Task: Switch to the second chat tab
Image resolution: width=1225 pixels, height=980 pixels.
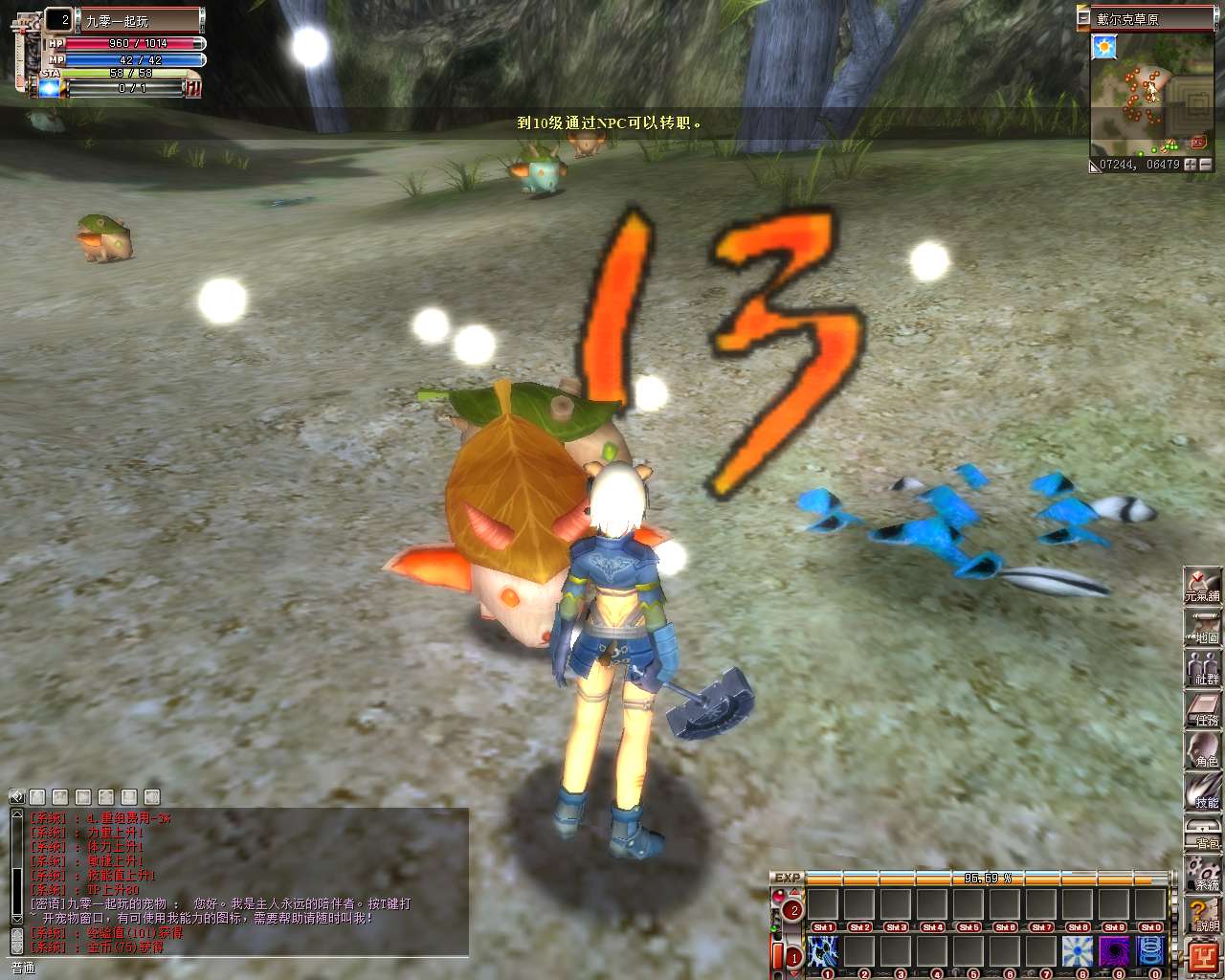Action: pyautogui.click(x=59, y=796)
